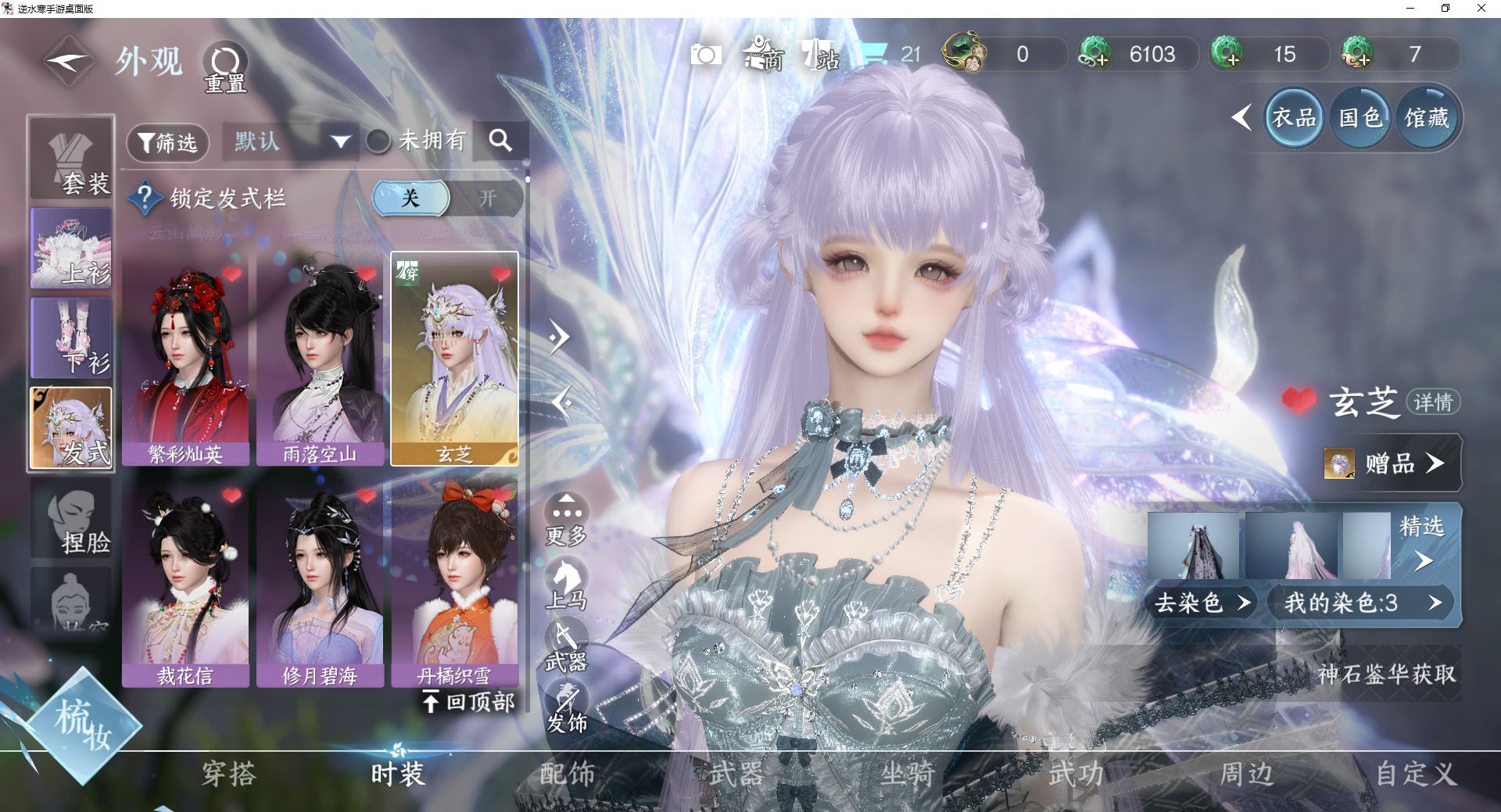
Task: Click the back arrow beside 外观
Action: (x=69, y=61)
